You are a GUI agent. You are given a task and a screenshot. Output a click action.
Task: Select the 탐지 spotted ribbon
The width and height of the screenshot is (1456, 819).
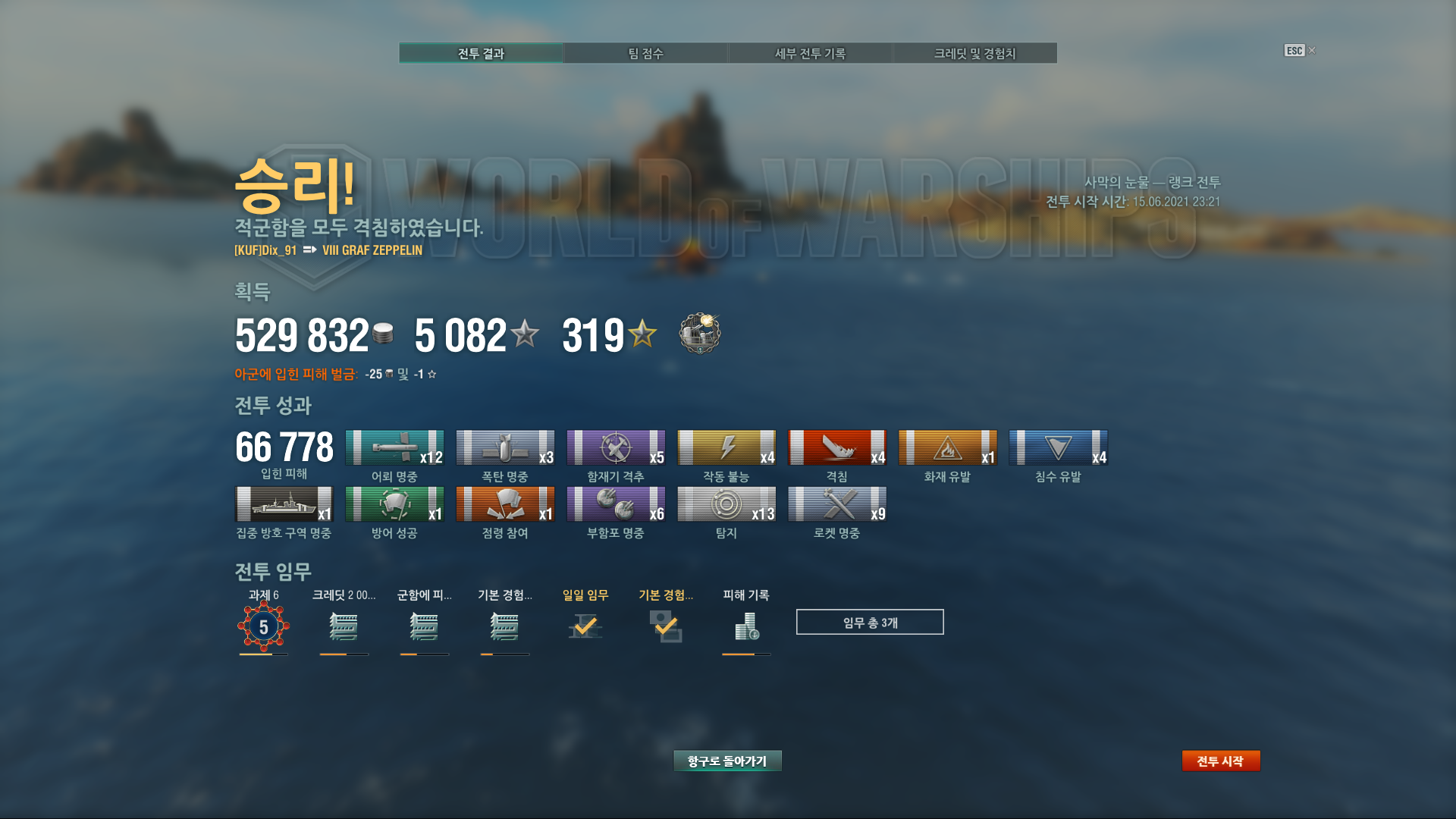click(x=726, y=504)
